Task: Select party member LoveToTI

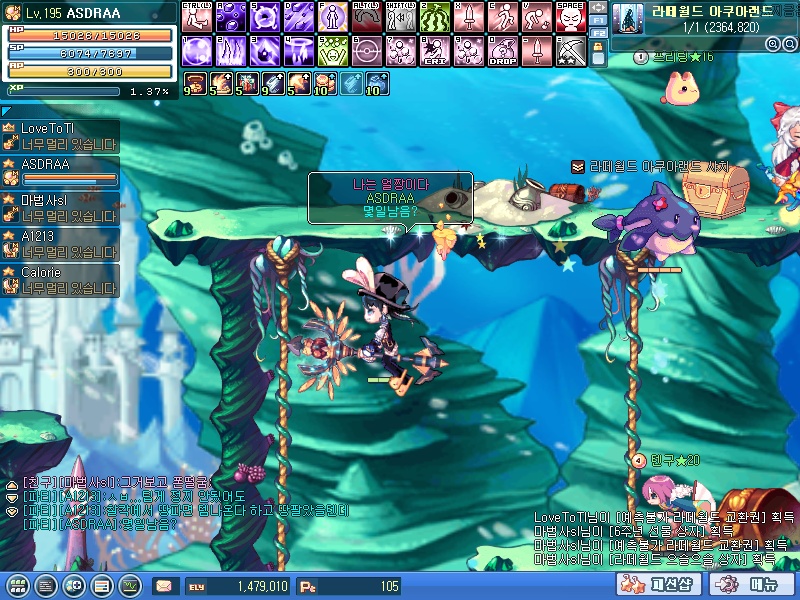Action: [x=60, y=136]
